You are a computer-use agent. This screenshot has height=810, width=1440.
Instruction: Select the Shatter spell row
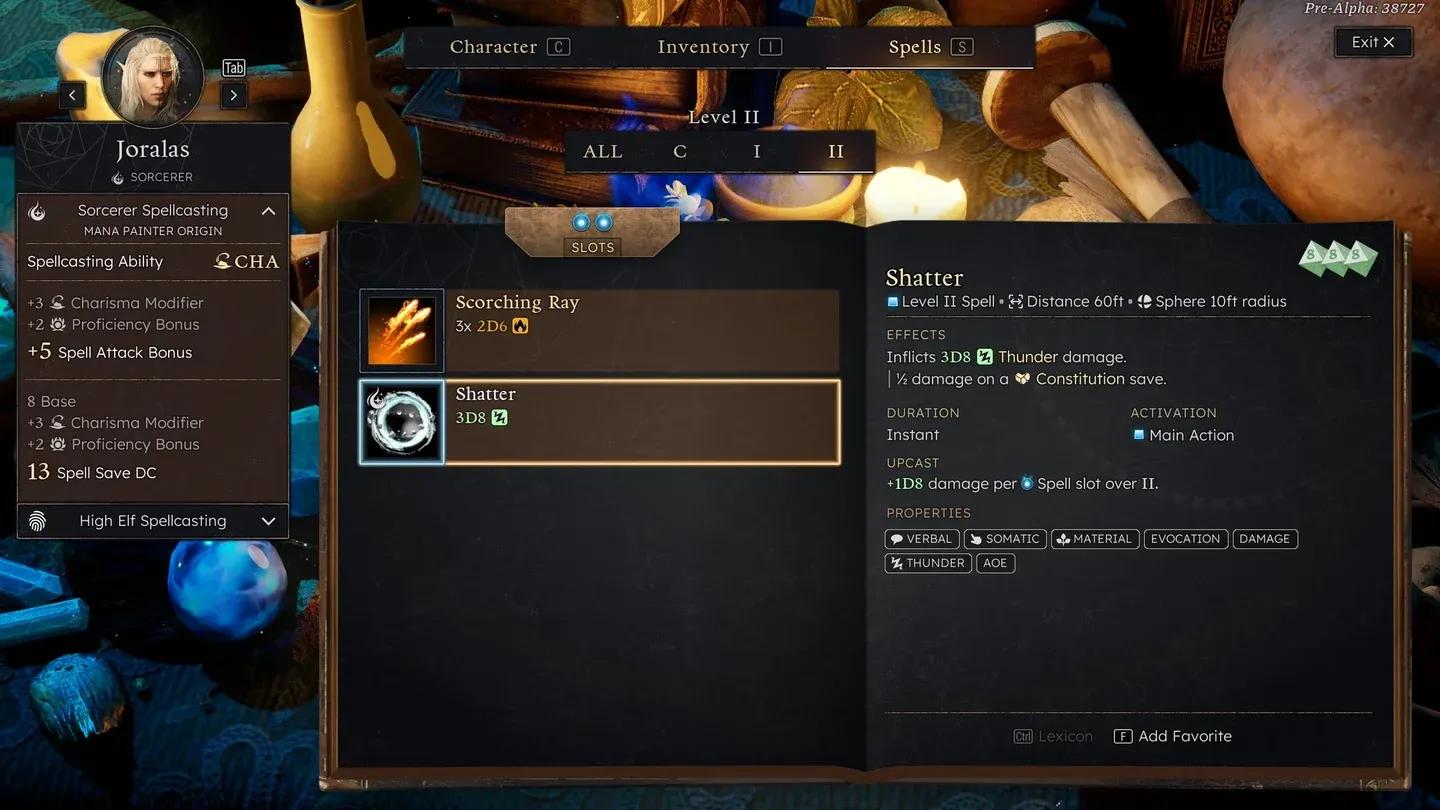pos(599,422)
